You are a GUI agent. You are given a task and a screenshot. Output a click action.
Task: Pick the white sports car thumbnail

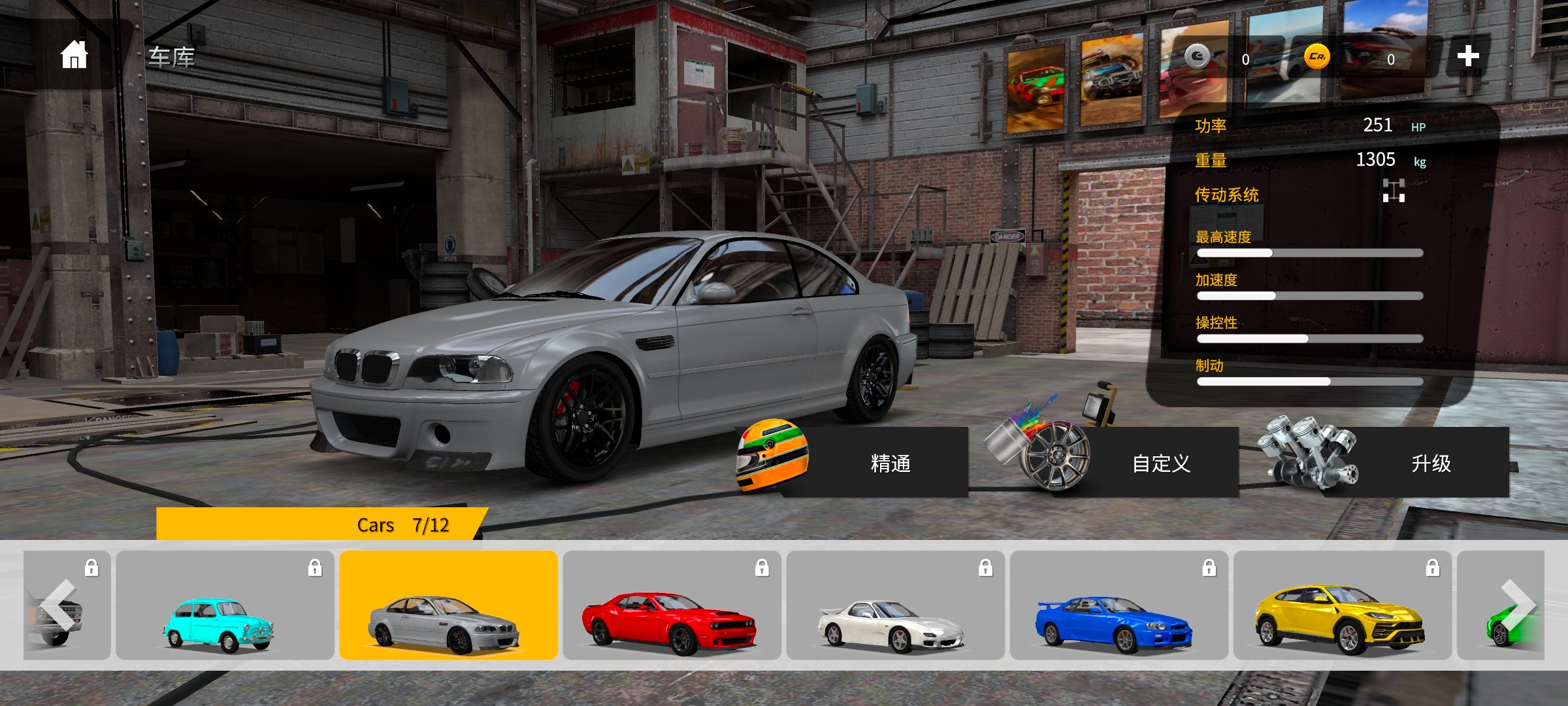click(895, 605)
